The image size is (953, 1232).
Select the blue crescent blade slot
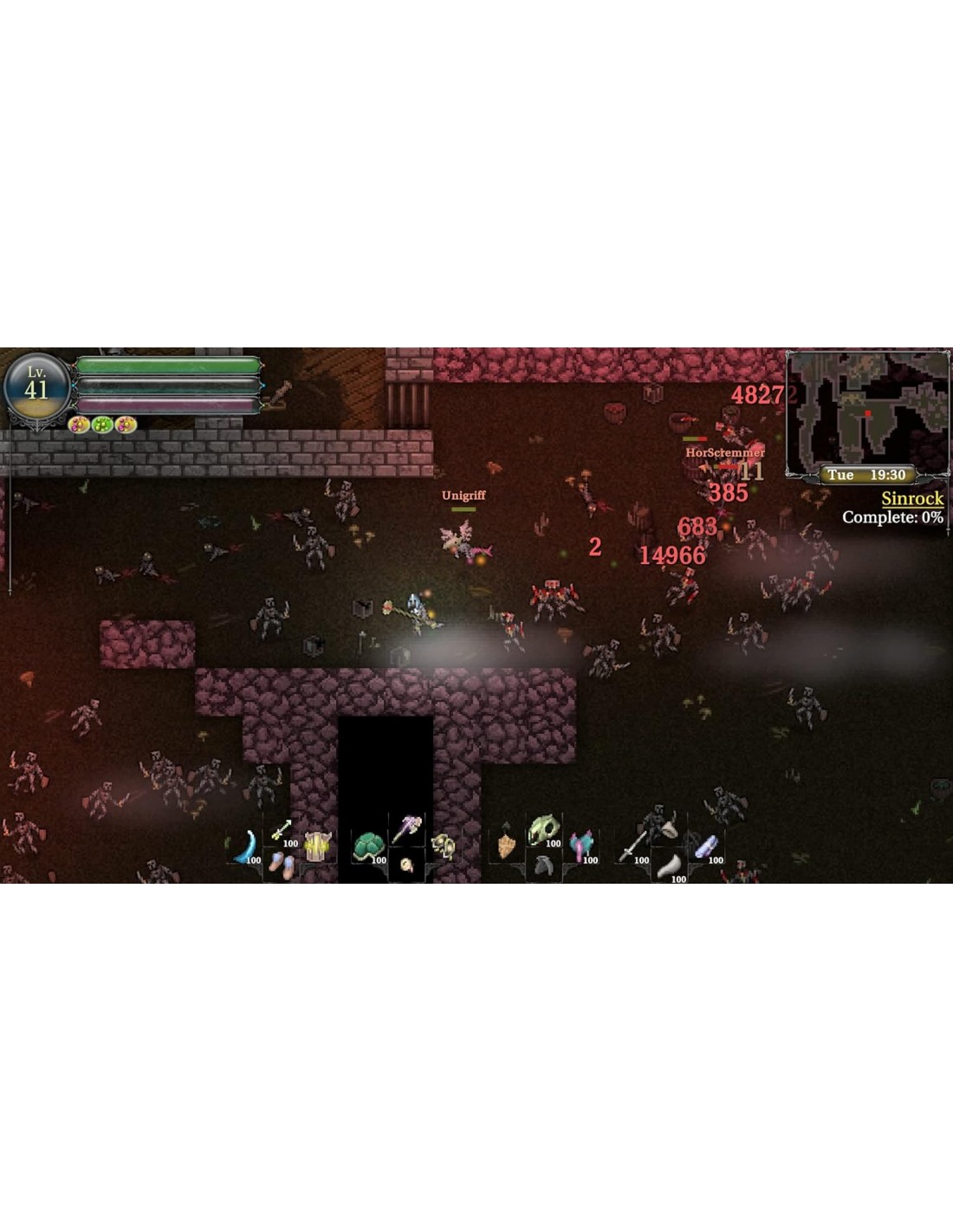(x=244, y=847)
